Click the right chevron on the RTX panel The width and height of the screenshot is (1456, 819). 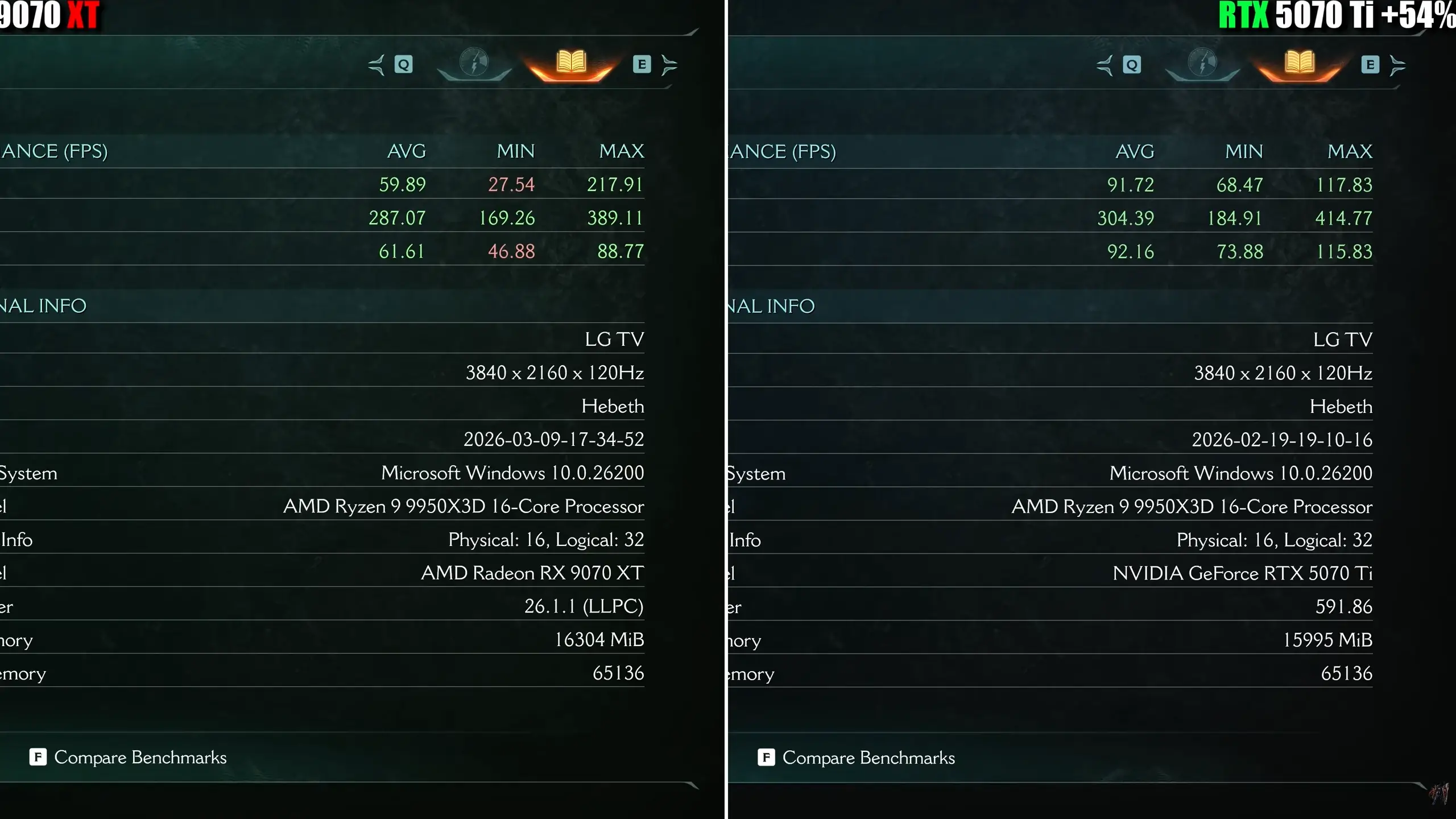(x=1398, y=64)
